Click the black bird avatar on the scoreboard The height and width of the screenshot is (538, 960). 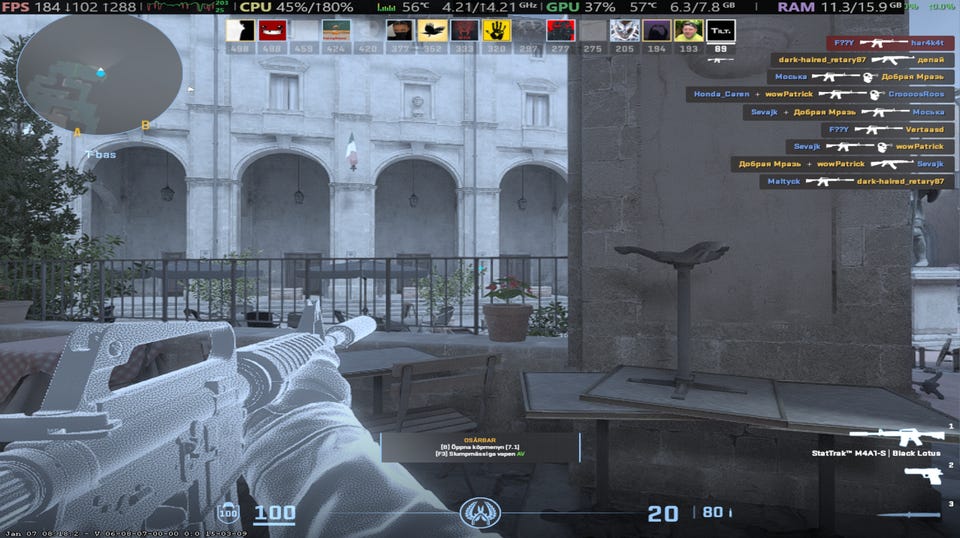(432, 31)
